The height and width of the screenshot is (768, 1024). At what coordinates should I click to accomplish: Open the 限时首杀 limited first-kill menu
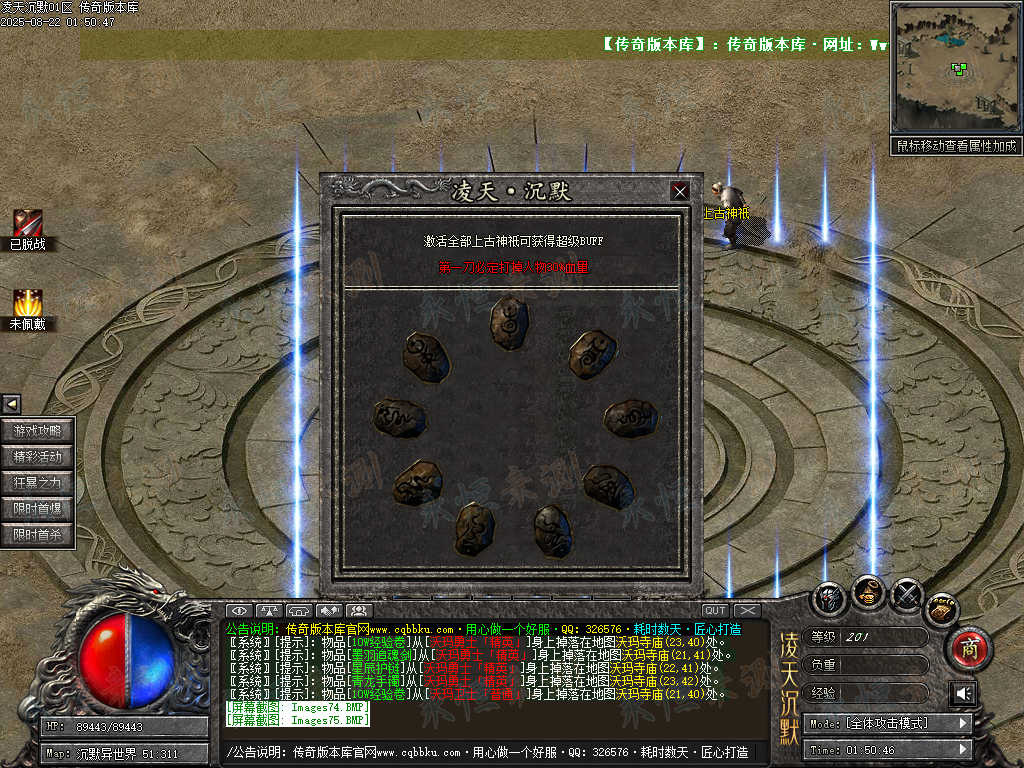coord(38,535)
